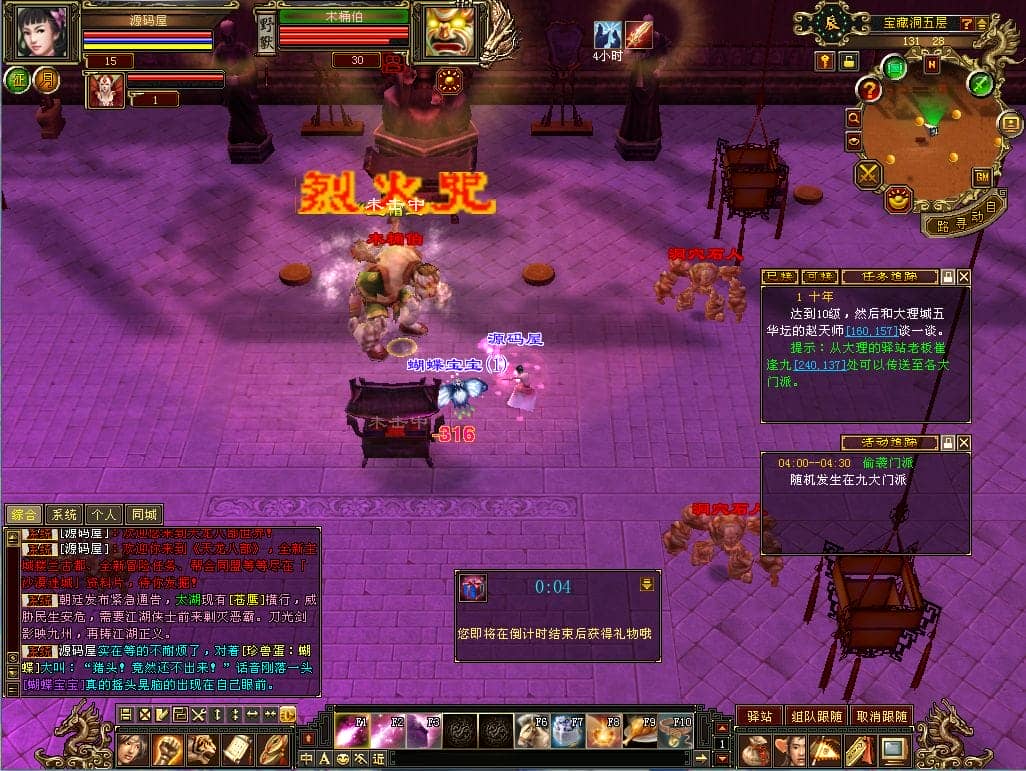The width and height of the screenshot is (1026, 771).
Task: Click 取消跟随 to cancel follow
Action: (881, 716)
